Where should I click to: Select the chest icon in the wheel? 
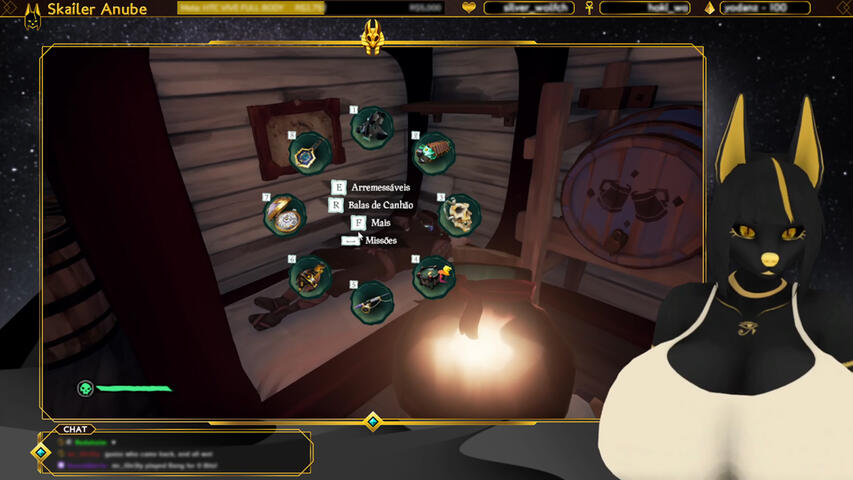pyautogui.click(x=434, y=276)
